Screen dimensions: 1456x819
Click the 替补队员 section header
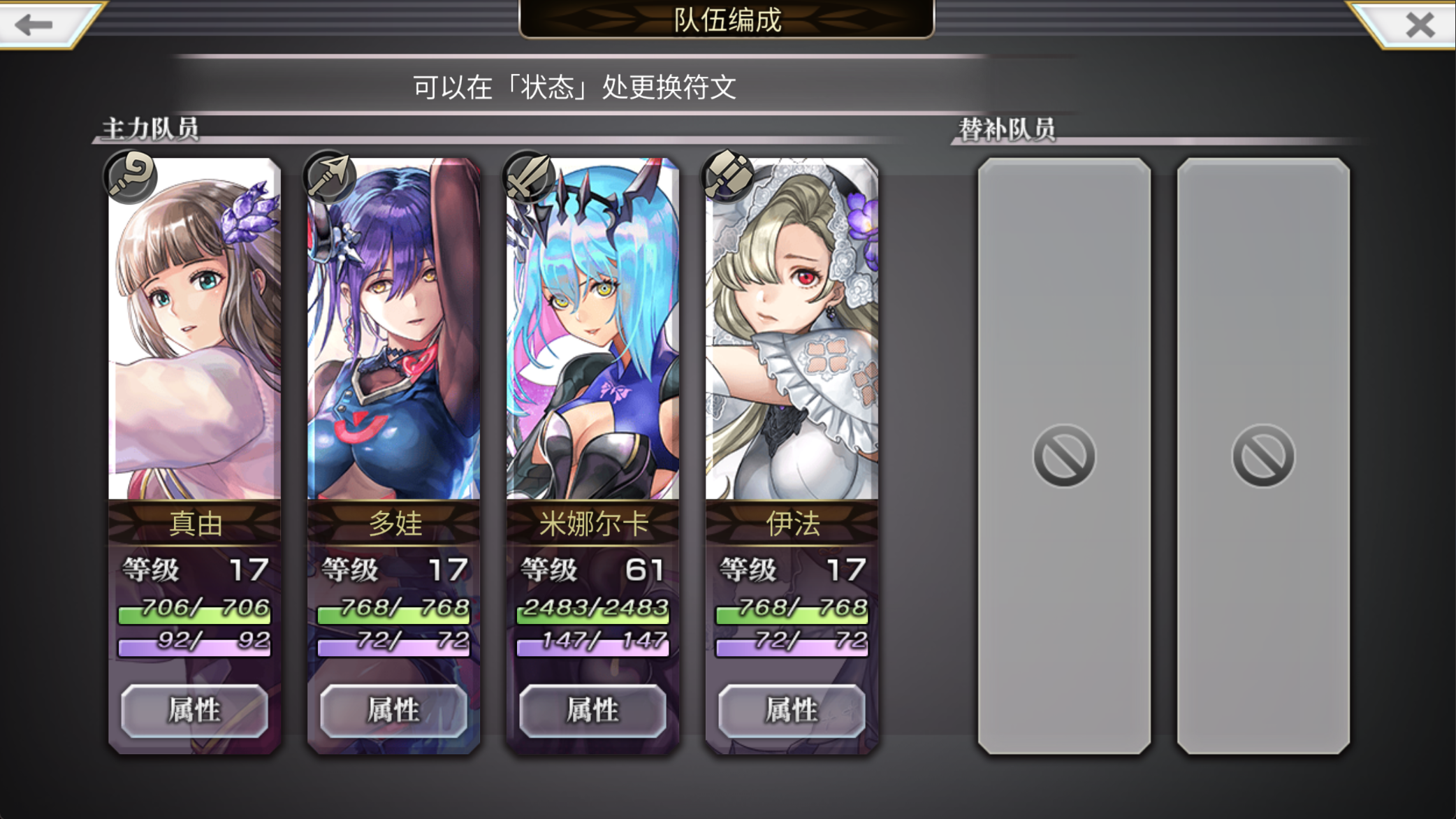pyautogui.click(x=1008, y=127)
